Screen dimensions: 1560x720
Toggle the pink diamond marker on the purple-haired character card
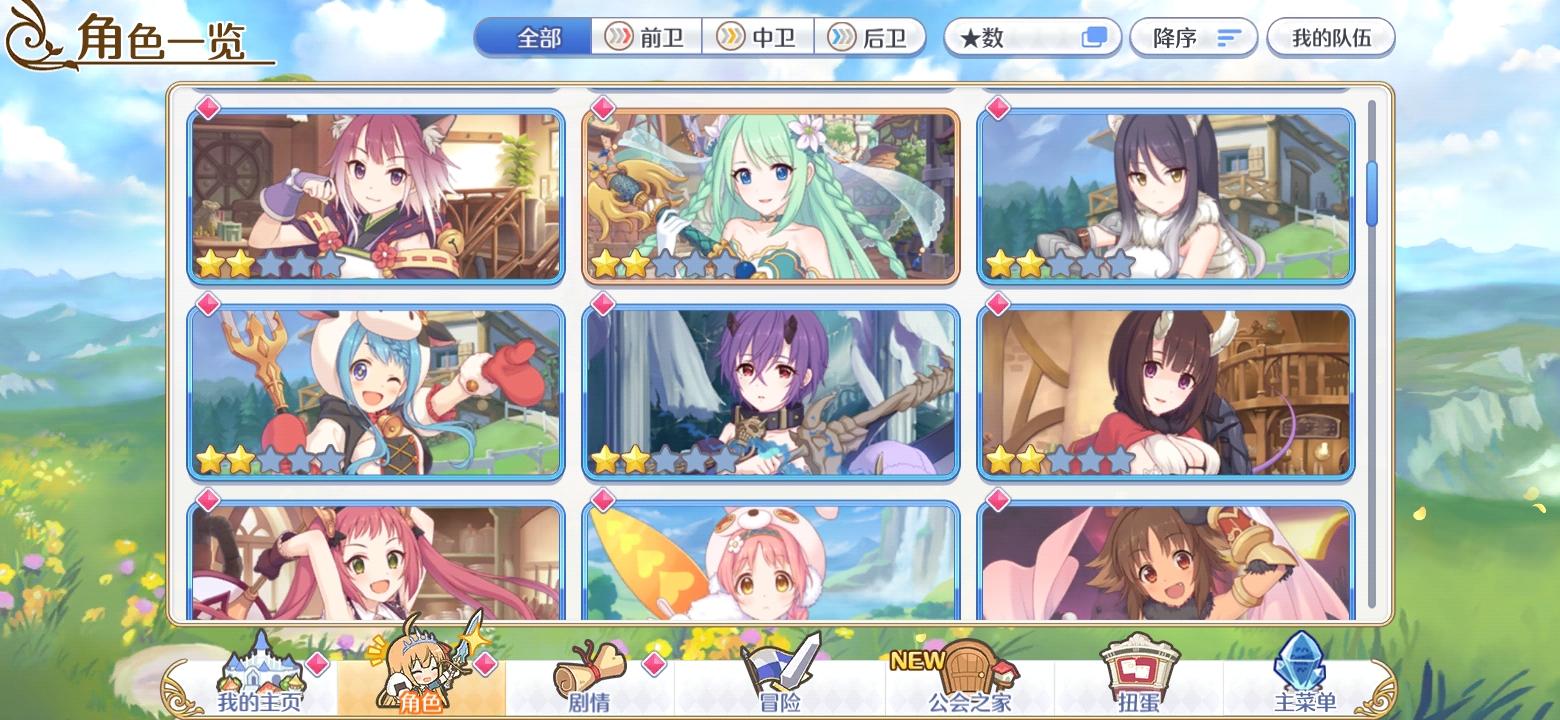[x=604, y=305]
